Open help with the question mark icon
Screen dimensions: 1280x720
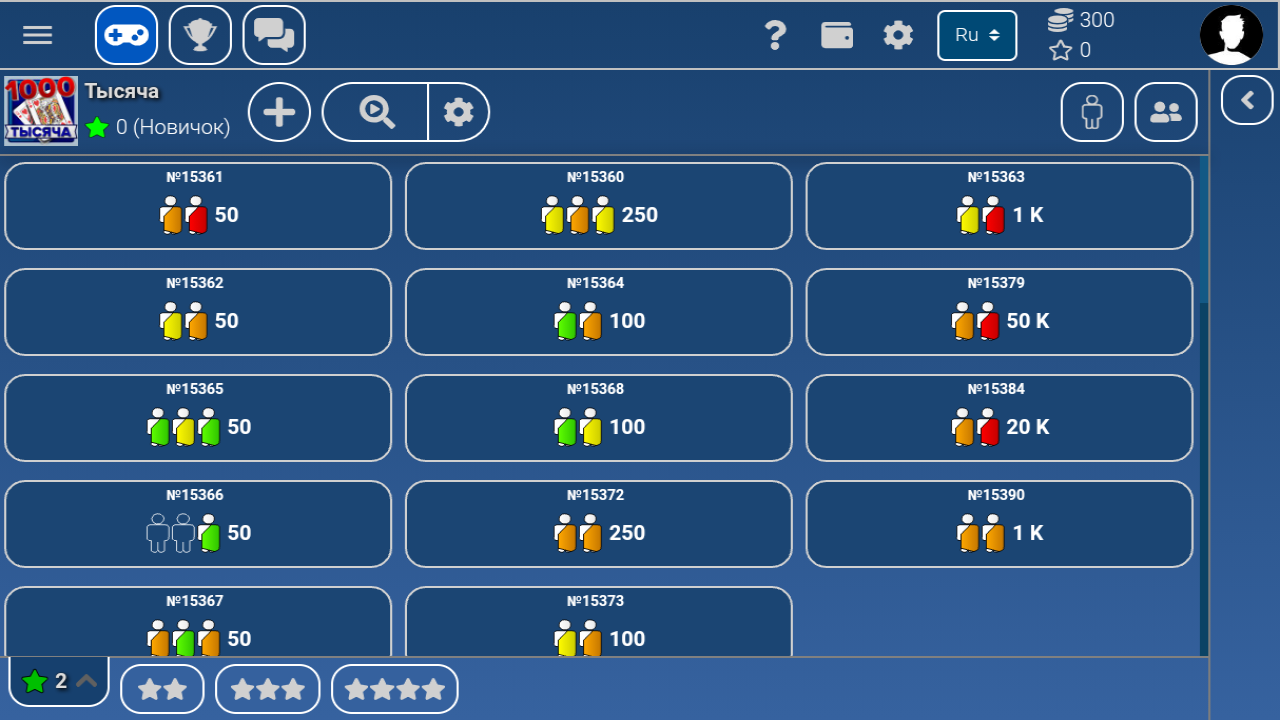tap(776, 34)
